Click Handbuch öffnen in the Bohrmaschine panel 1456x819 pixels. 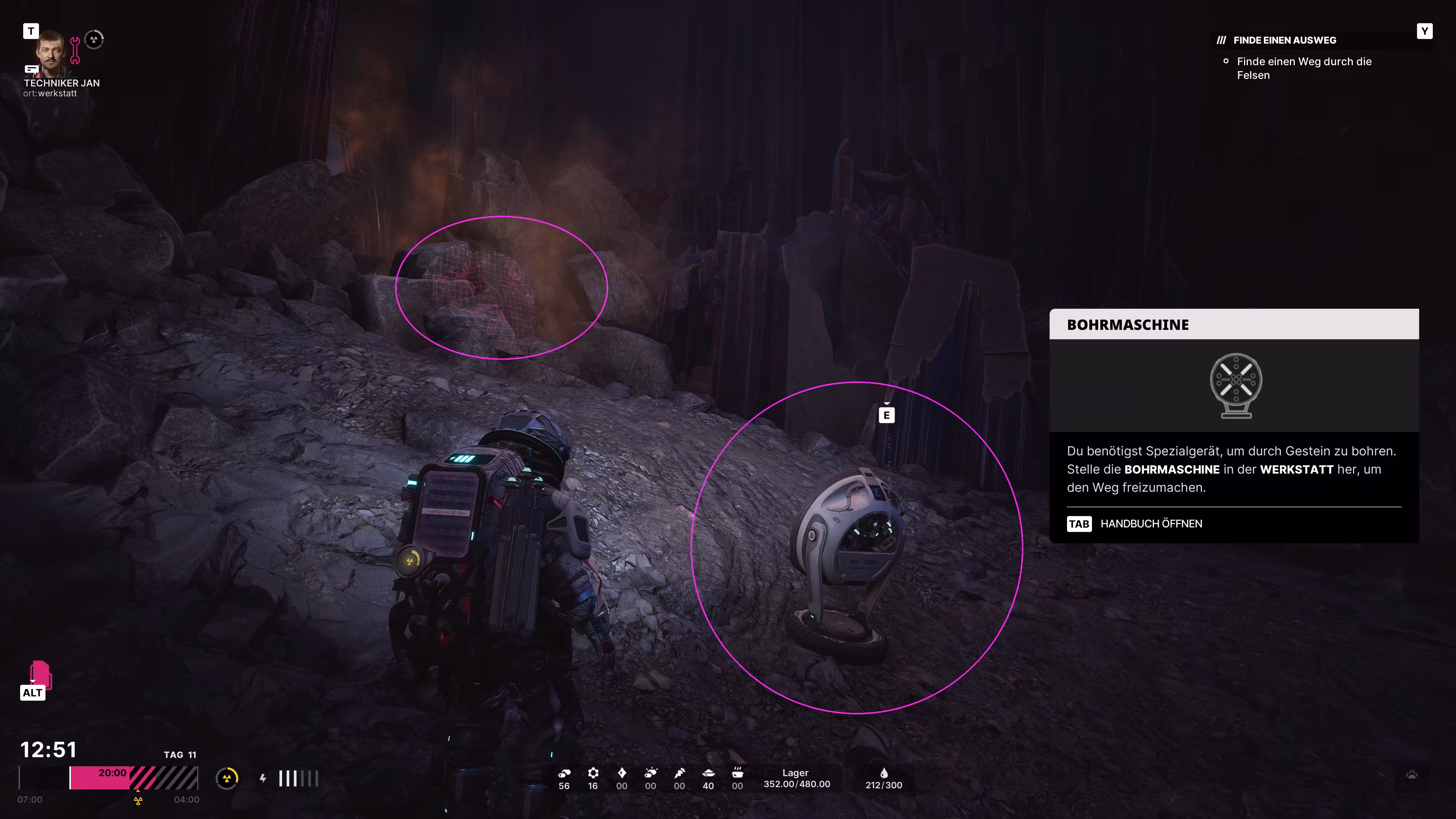1150,524
